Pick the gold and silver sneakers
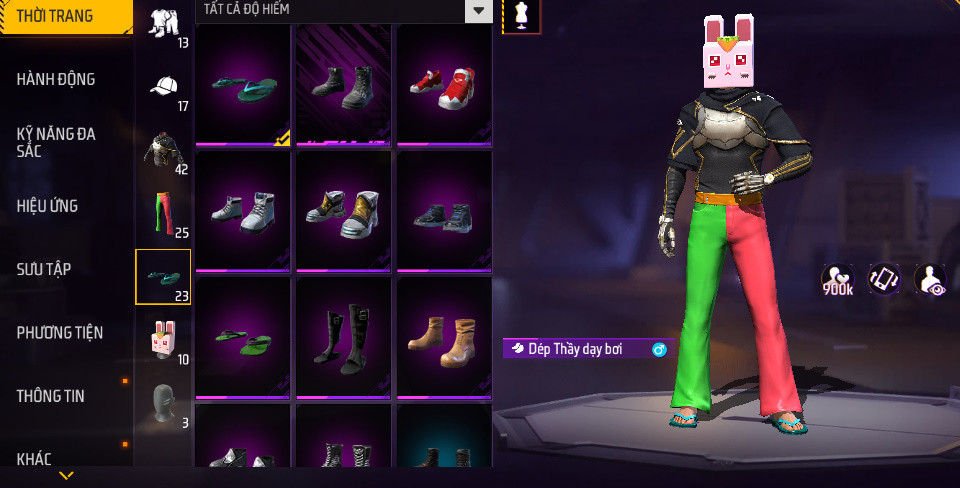 pyautogui.click(x=342, y=210)
